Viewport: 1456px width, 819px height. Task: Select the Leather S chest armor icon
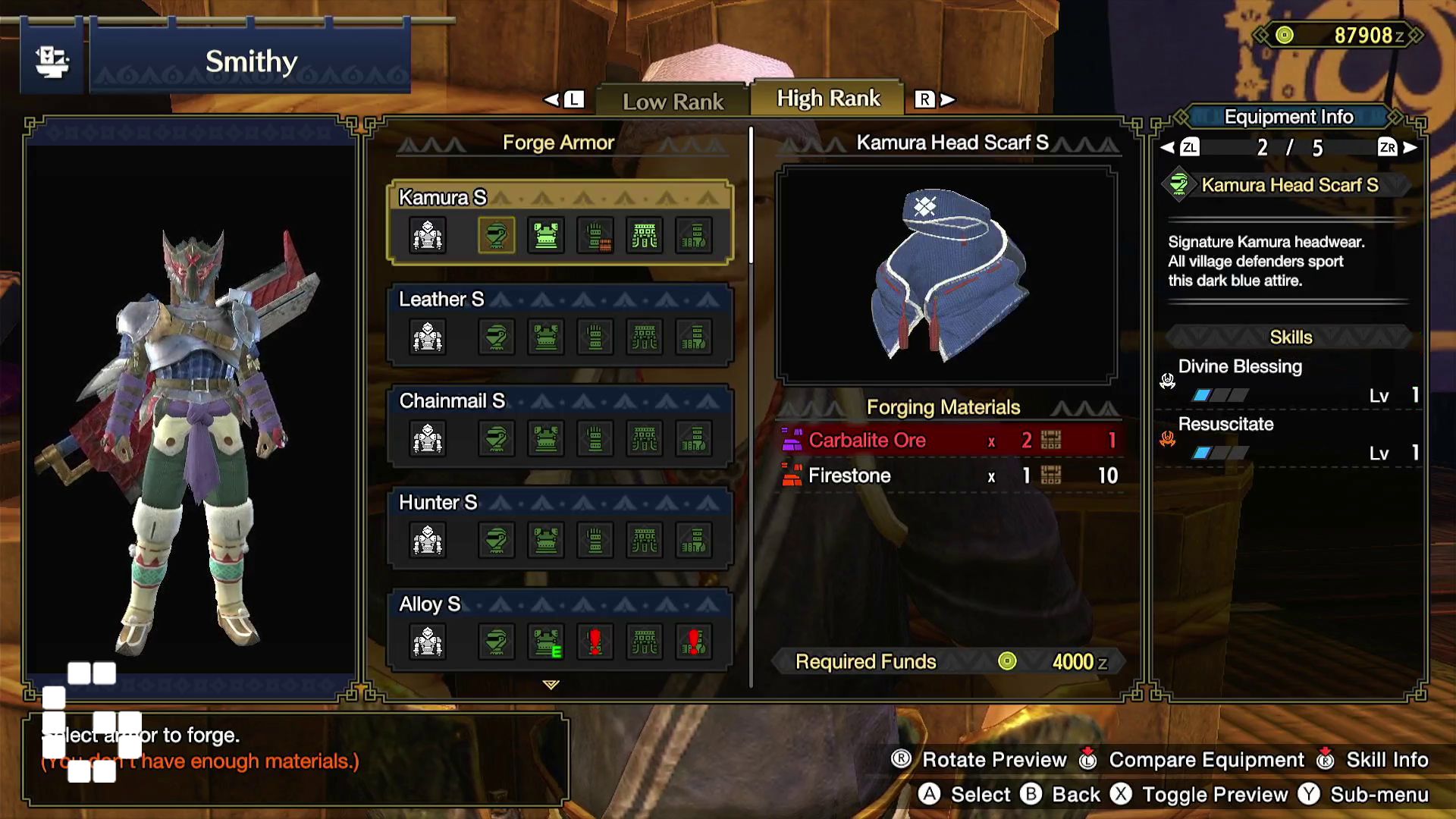tap(546, 337)
